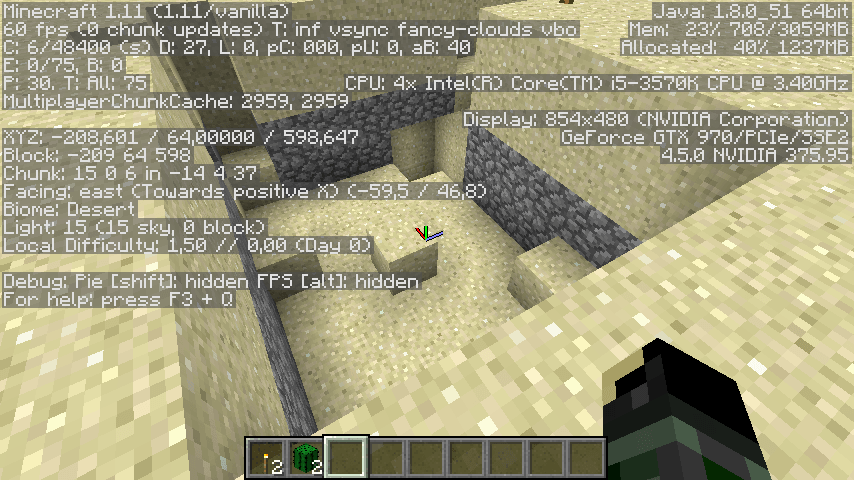
Task: Select the cactus block hotbar slot
Action: 306,457
